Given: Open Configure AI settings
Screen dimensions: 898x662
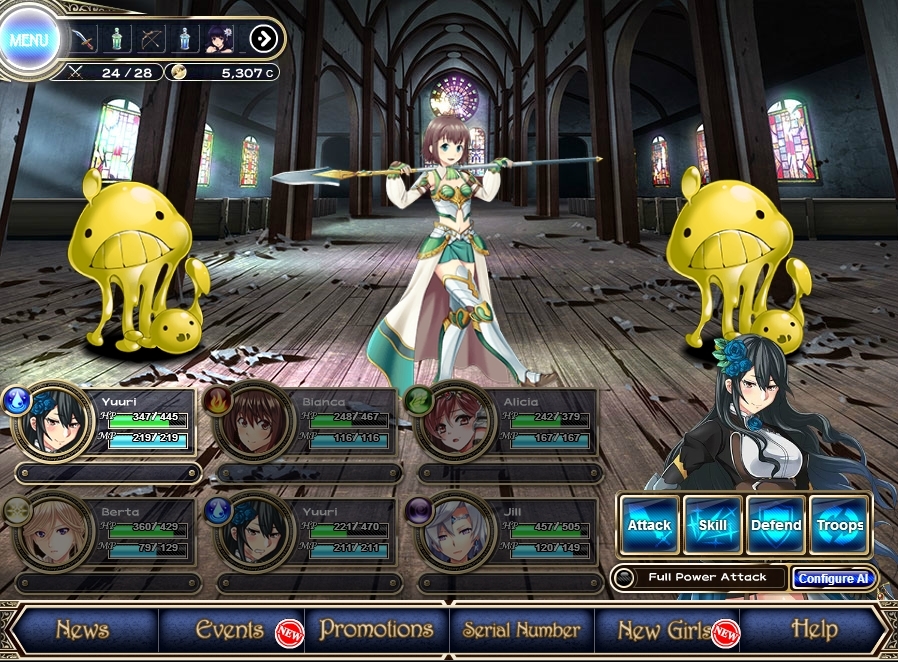Looking at the screenshot, I should (833, 578).
